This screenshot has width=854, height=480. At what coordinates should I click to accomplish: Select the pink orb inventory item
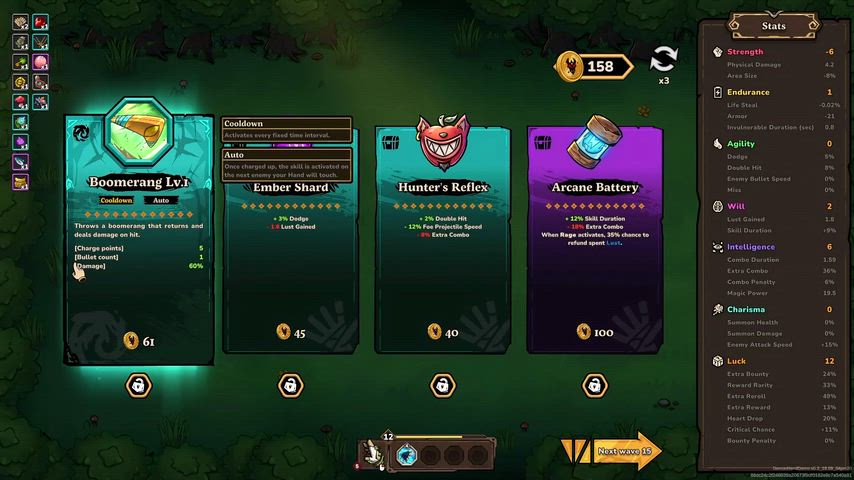[x=40, y=62]
